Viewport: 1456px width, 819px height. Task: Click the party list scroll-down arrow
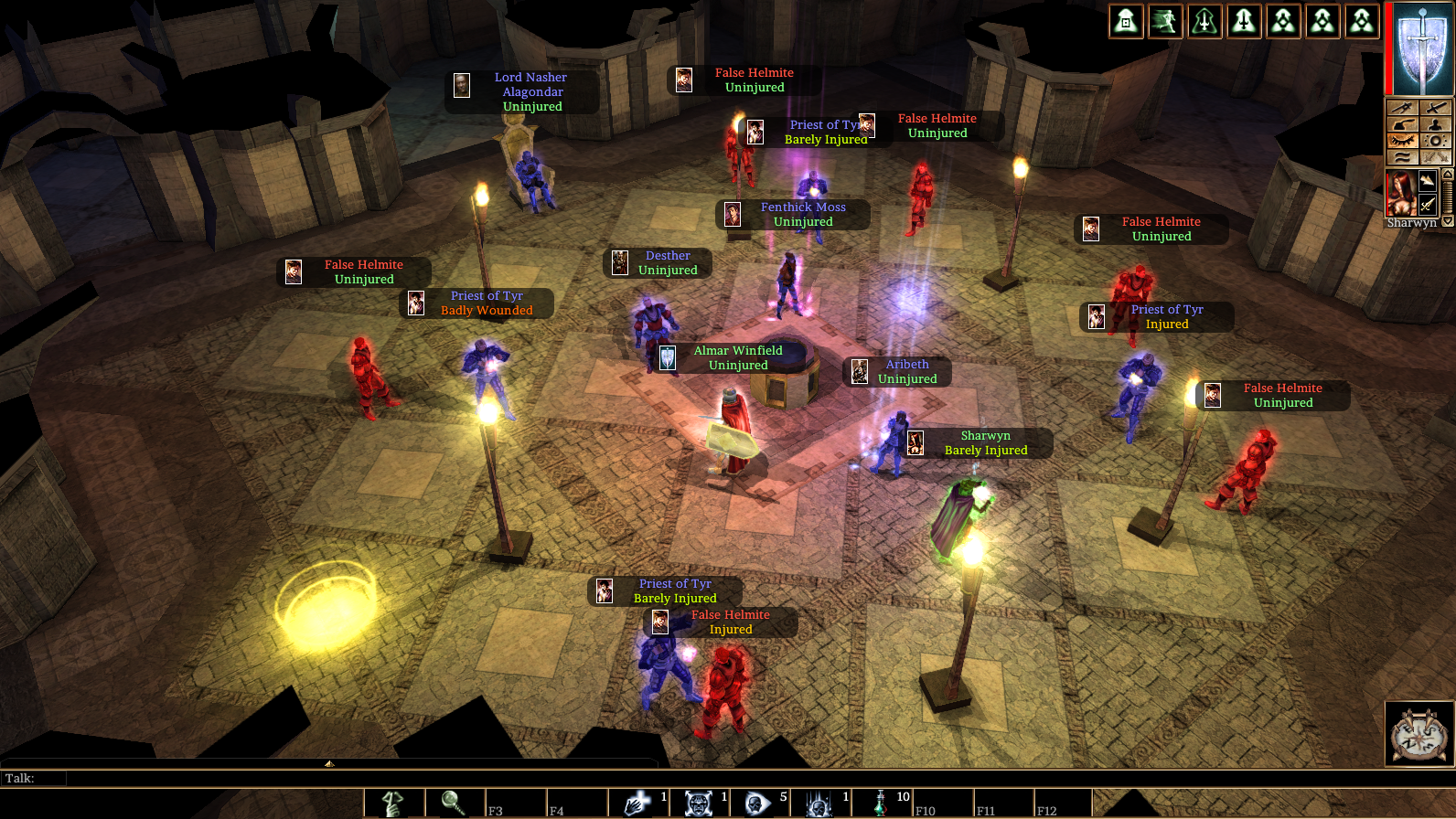tap(1447, 222)
